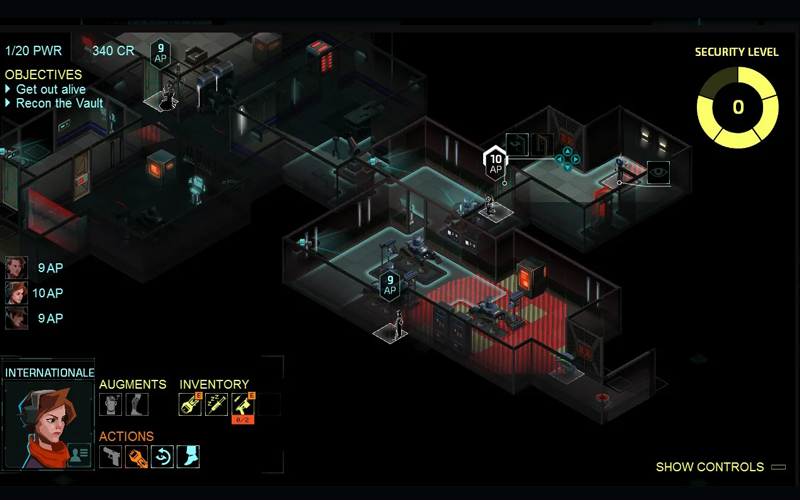Click the eye observe icon near the guard

click(658, 173)
